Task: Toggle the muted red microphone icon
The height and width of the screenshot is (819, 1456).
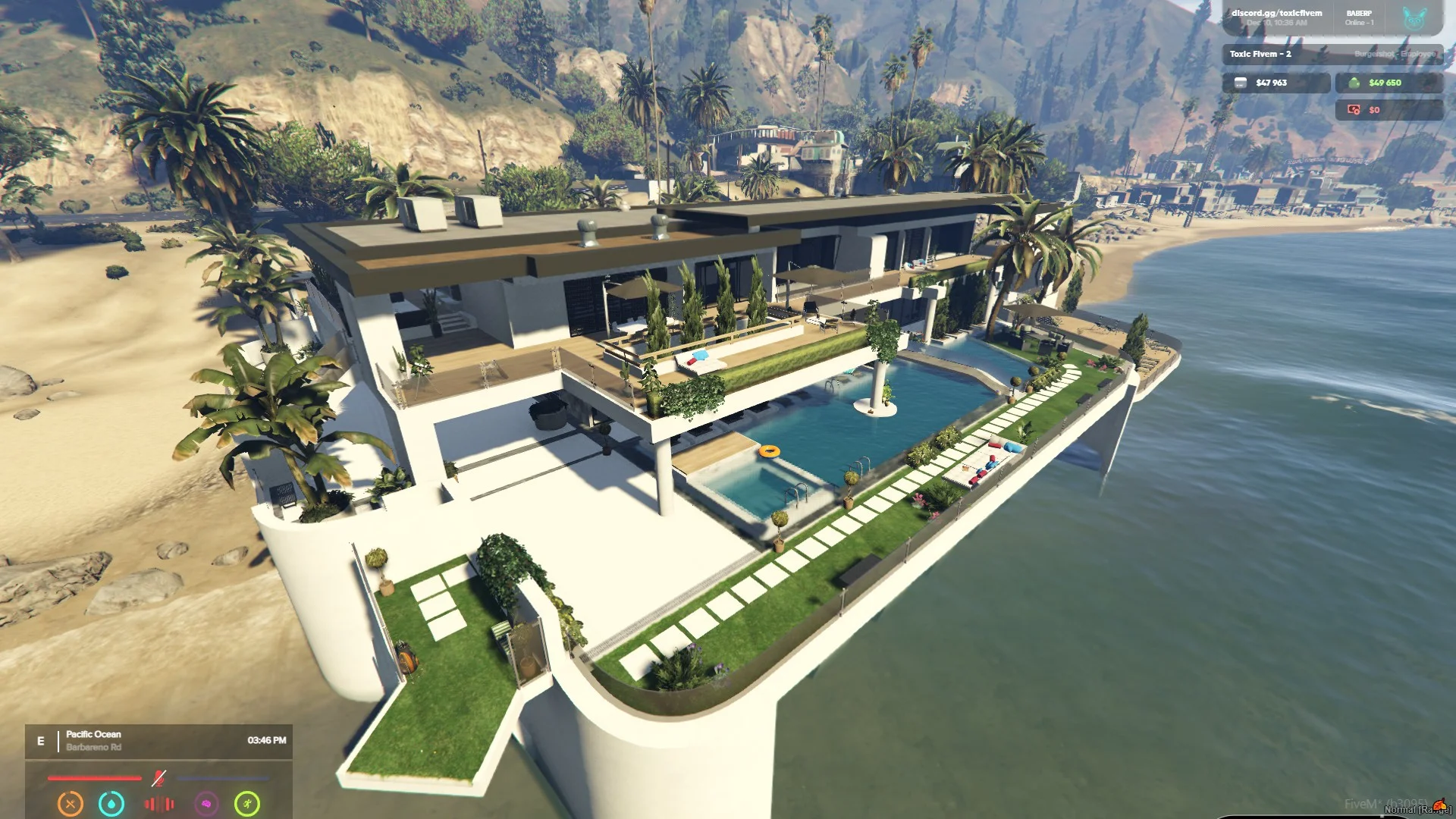Action: 158,778
